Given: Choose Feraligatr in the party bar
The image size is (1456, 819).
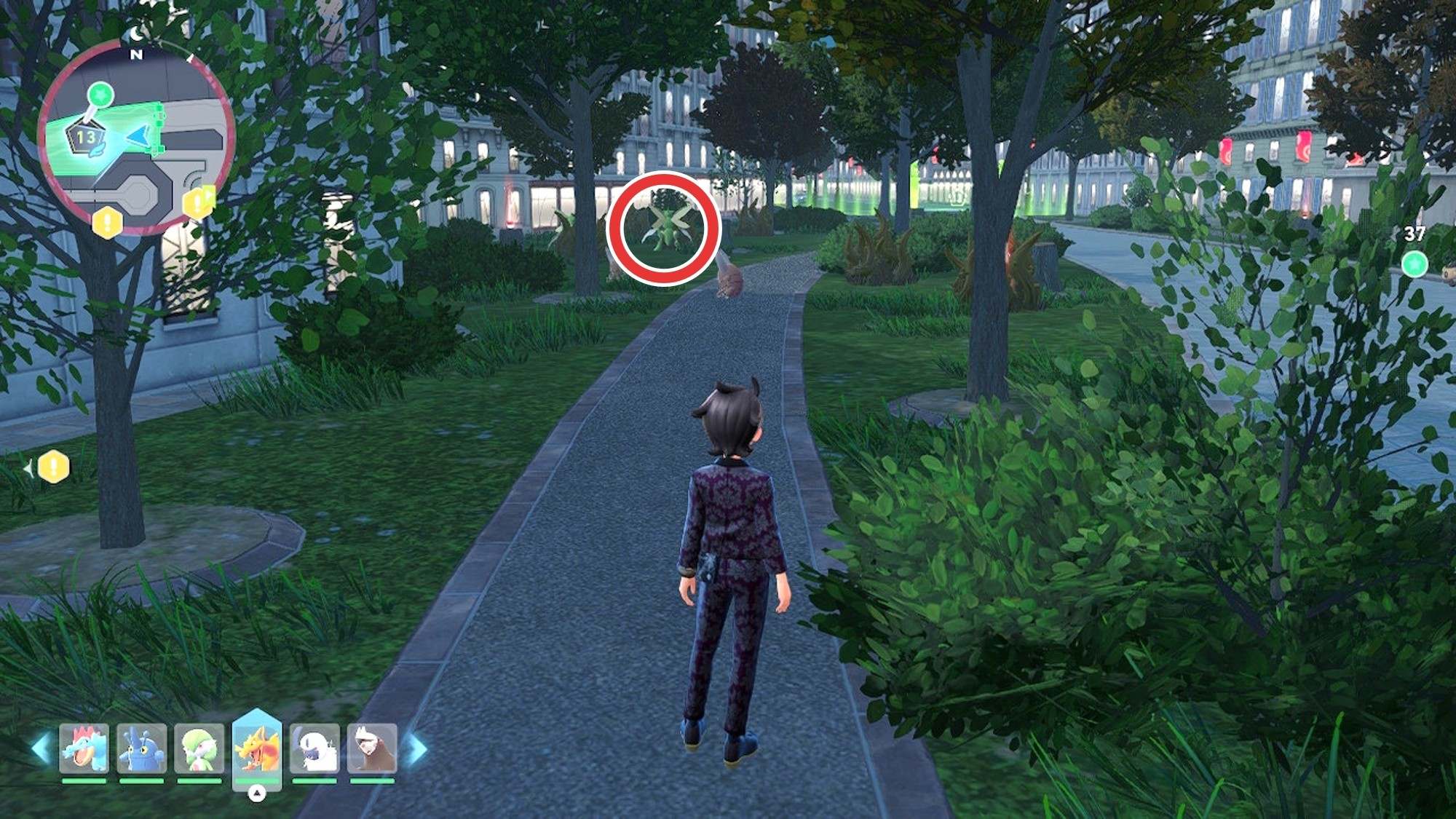Looking at the screenshot, I should coord(84,748).
